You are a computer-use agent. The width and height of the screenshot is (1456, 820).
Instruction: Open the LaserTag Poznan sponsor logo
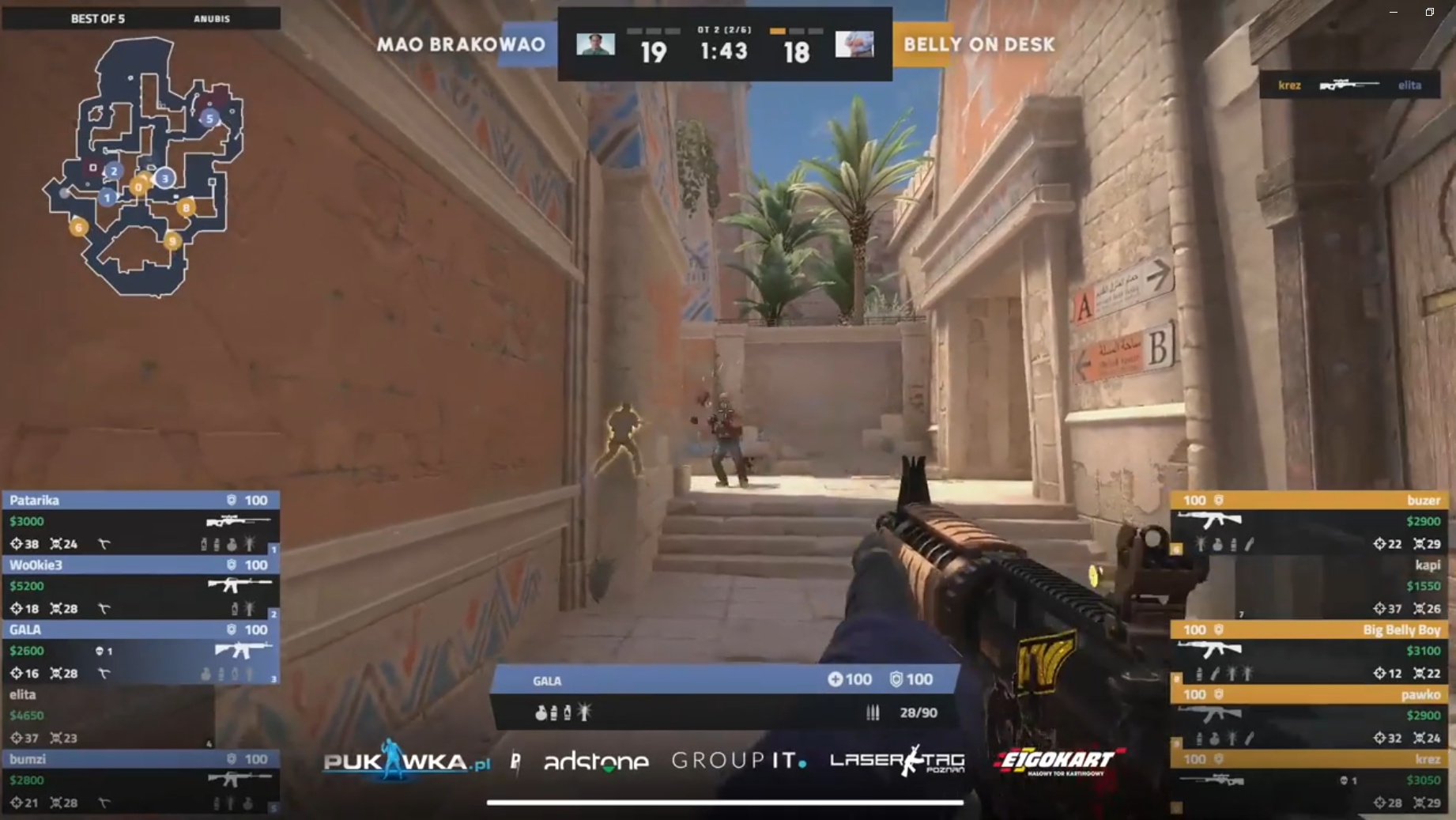(x=897, y=761)
